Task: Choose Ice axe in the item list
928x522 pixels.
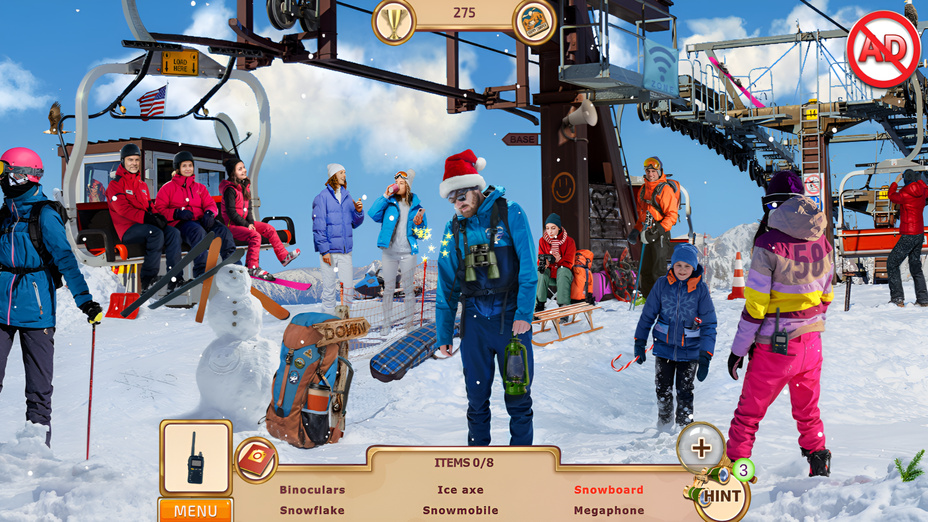Action: (x=460, y=490)
